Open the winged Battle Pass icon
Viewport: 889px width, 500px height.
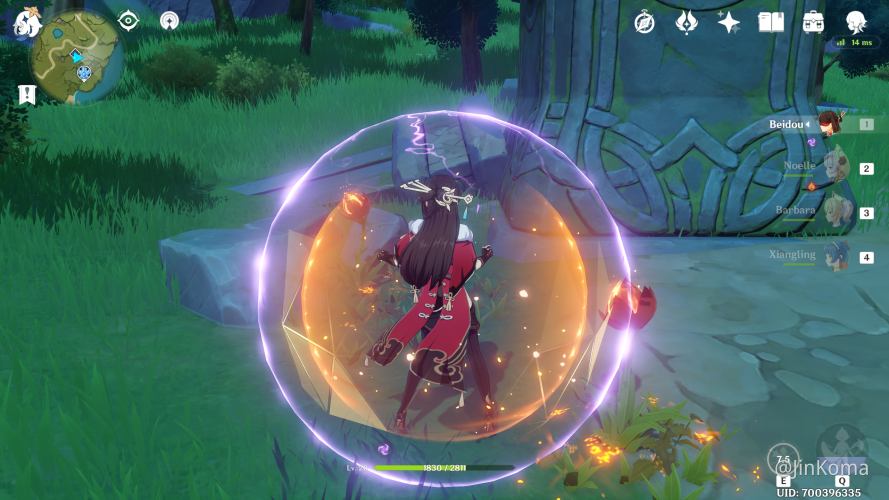tap(687, 22)
